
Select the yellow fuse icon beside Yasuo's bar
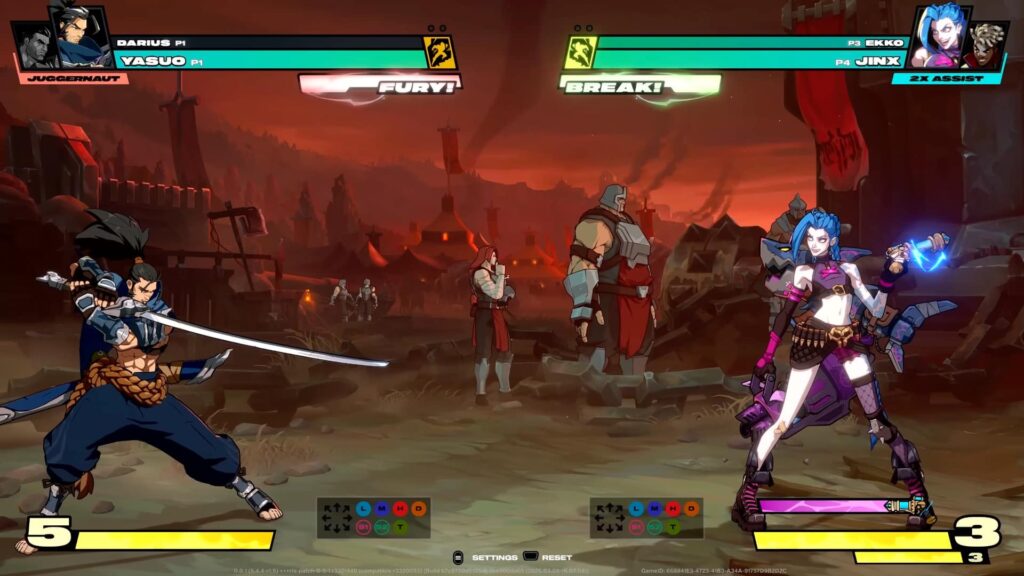tap(440, 52)
